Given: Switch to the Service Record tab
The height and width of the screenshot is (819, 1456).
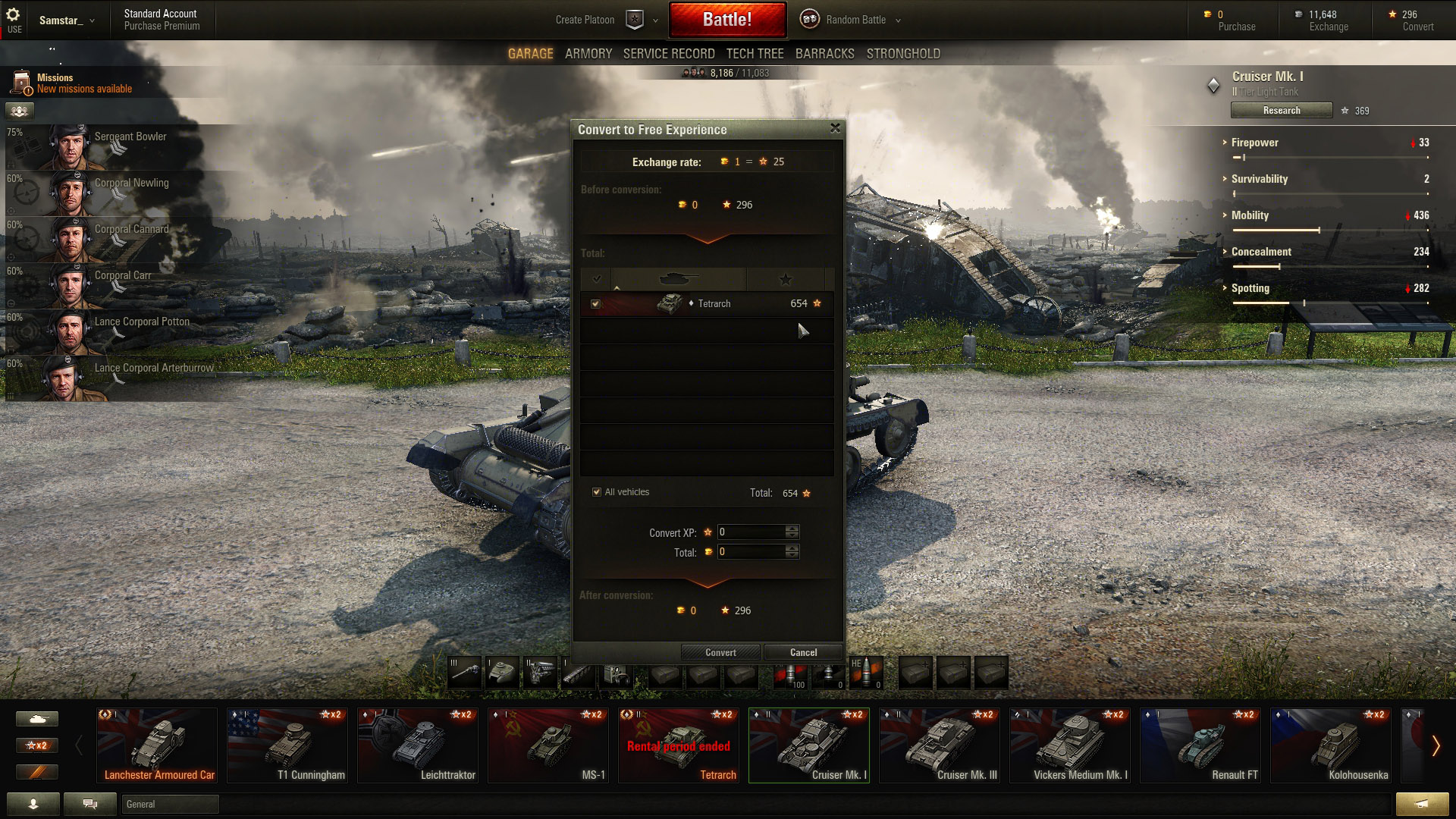Looking at the screenshot, I should tap(668, 54).
